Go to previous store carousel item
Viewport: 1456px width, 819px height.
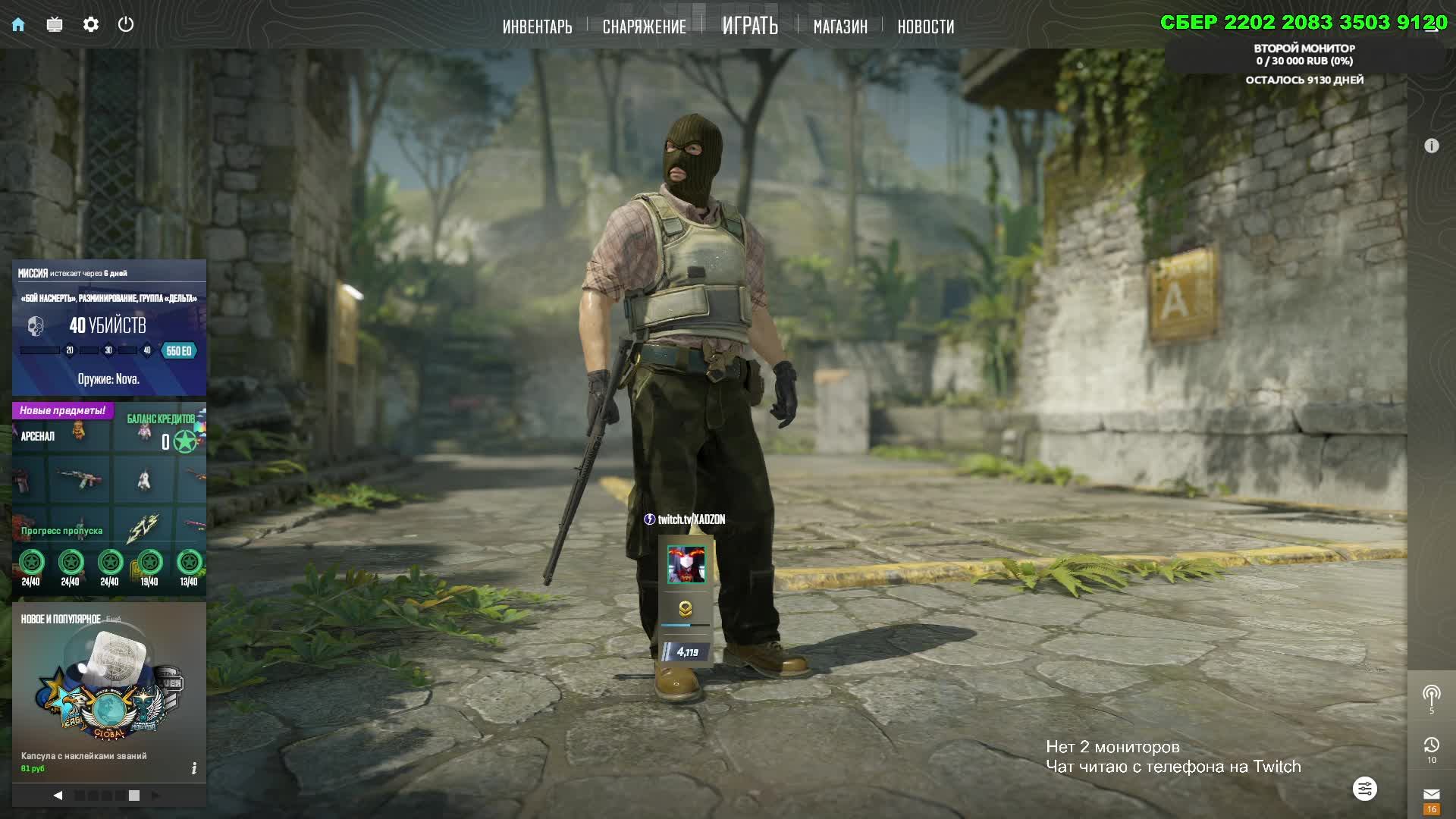point(58,795)
